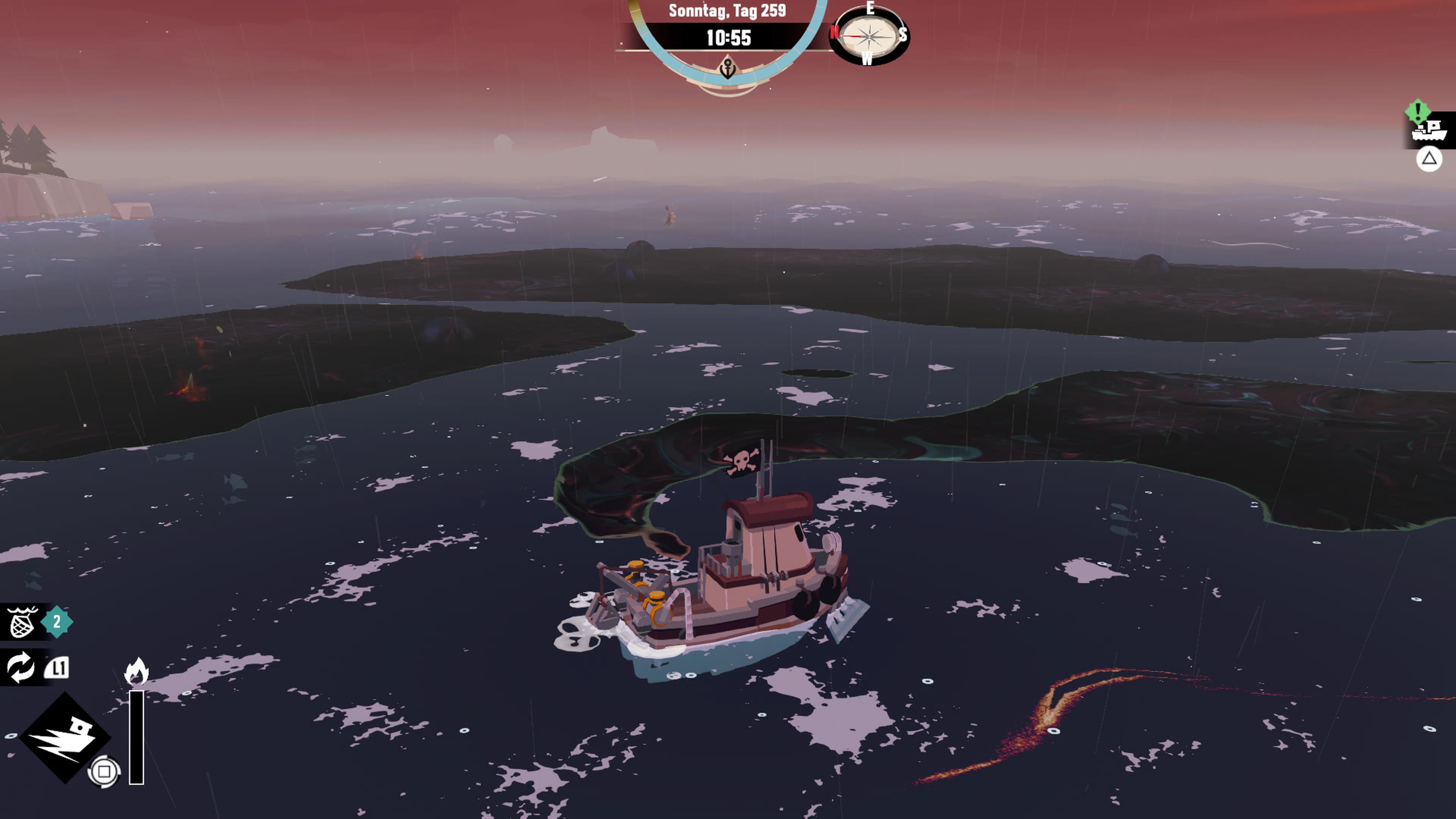Click the panic meter vertical bar
The width and height of the screenshot is (1456, 819).
[136, 735]
